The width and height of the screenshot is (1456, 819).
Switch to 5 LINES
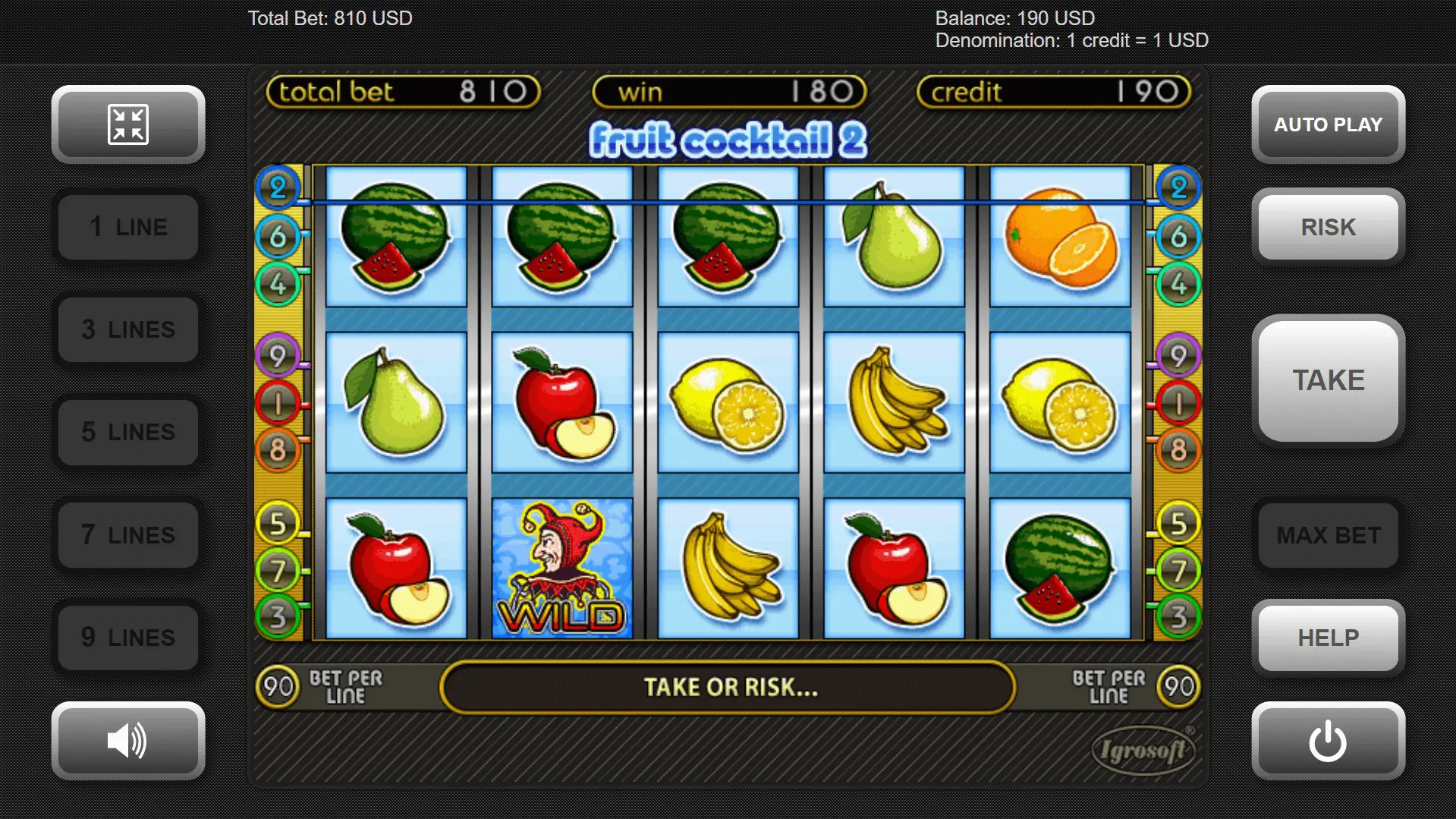point(128,432)
